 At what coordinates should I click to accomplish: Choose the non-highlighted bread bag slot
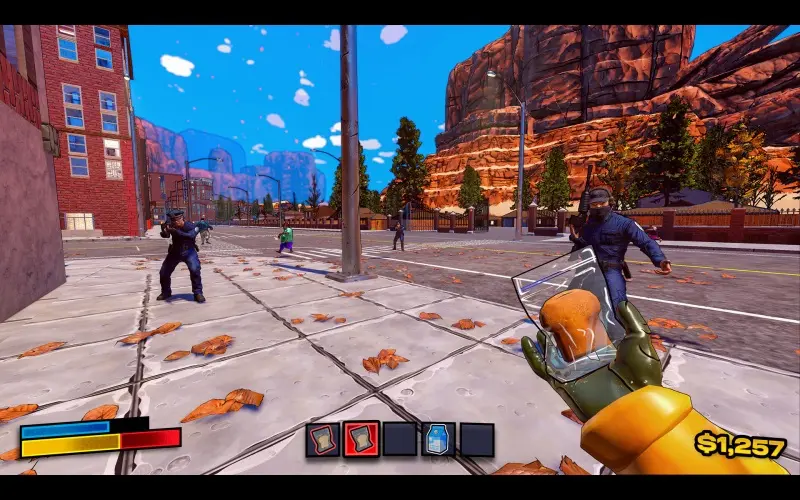[322, 440]
